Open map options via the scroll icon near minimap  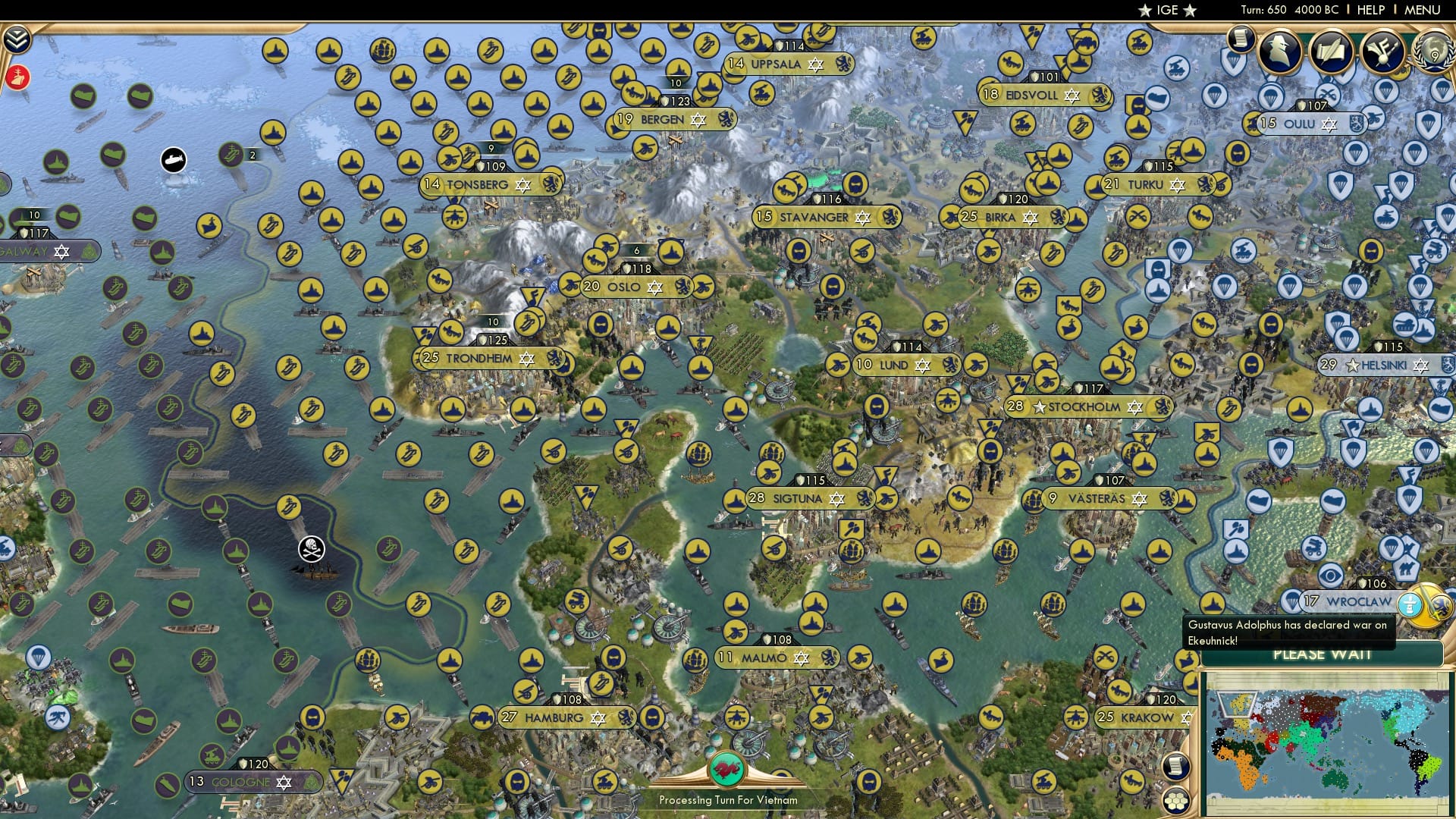pos(1175,766)
